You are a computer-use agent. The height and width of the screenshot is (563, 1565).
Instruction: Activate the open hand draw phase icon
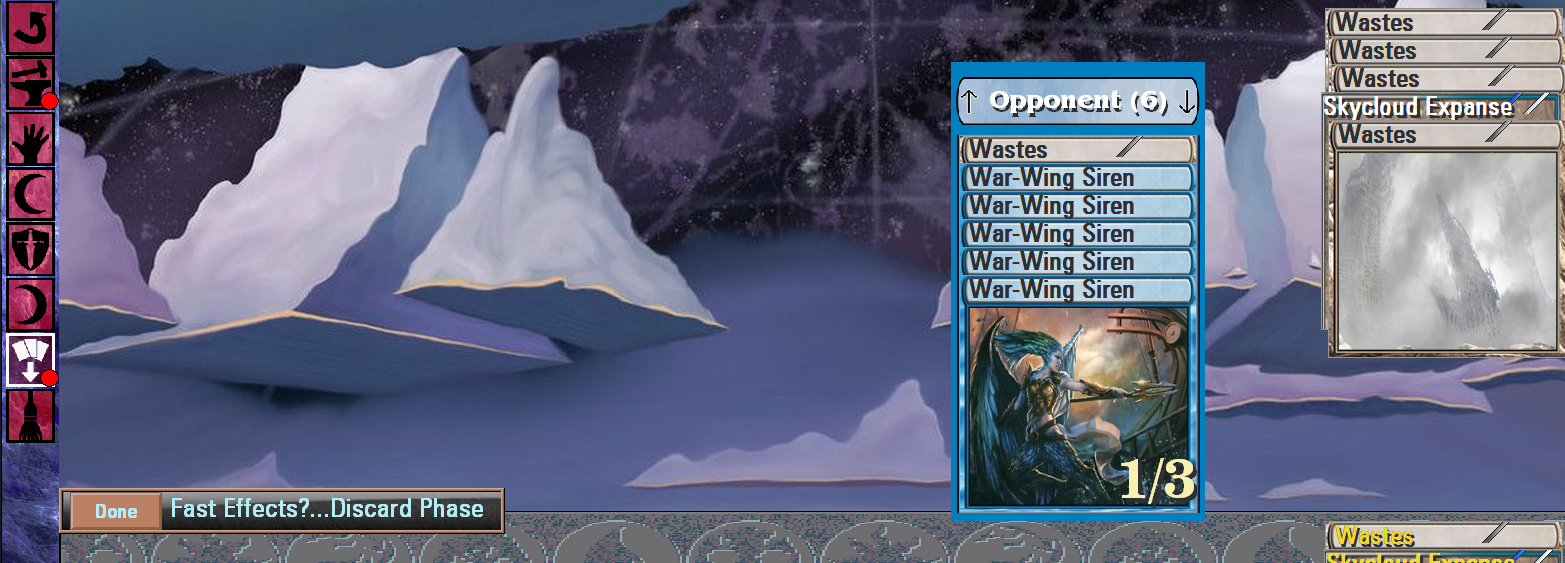point(30,139)
